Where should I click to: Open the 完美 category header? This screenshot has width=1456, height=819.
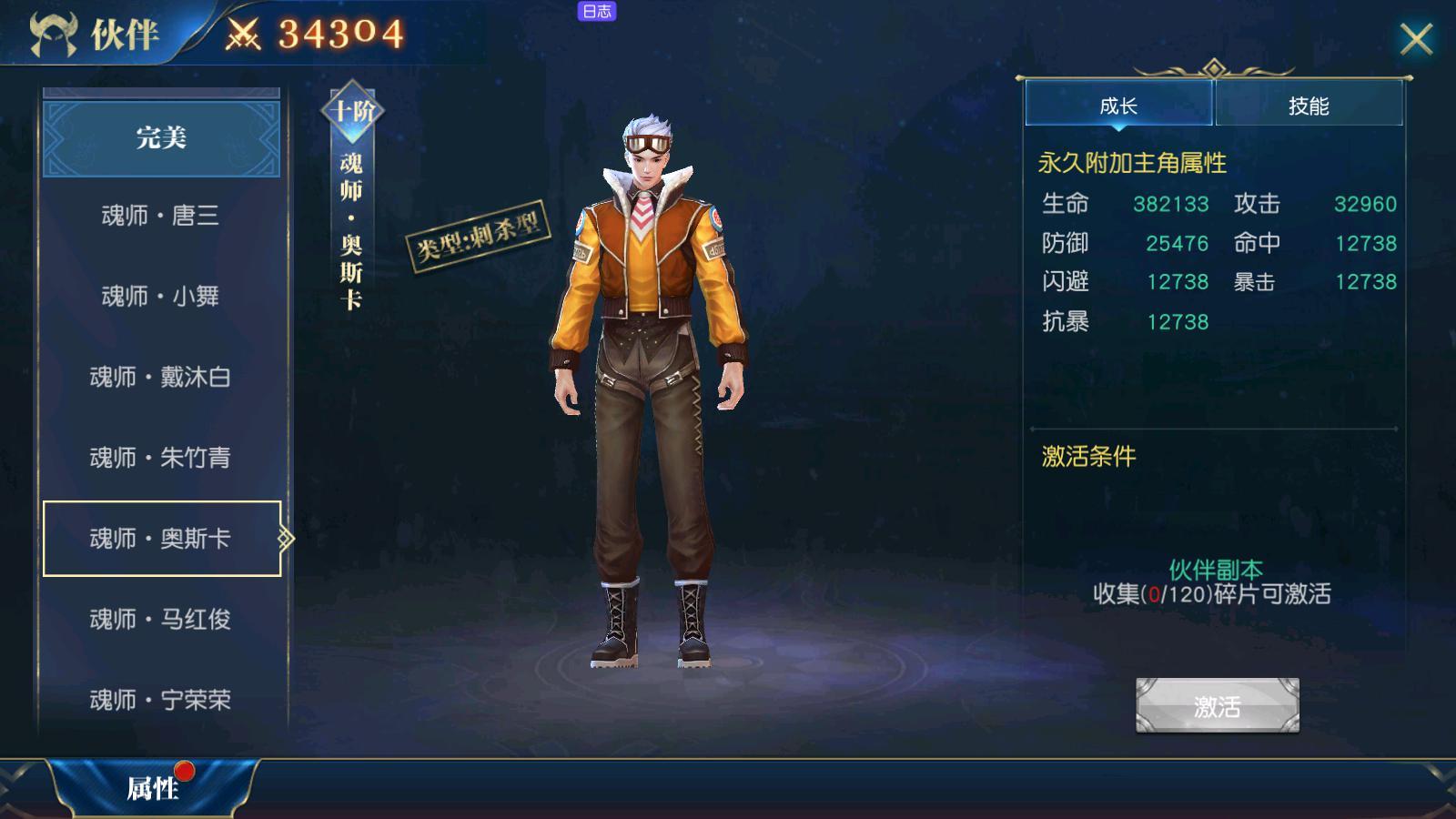[x=161, y=139]
